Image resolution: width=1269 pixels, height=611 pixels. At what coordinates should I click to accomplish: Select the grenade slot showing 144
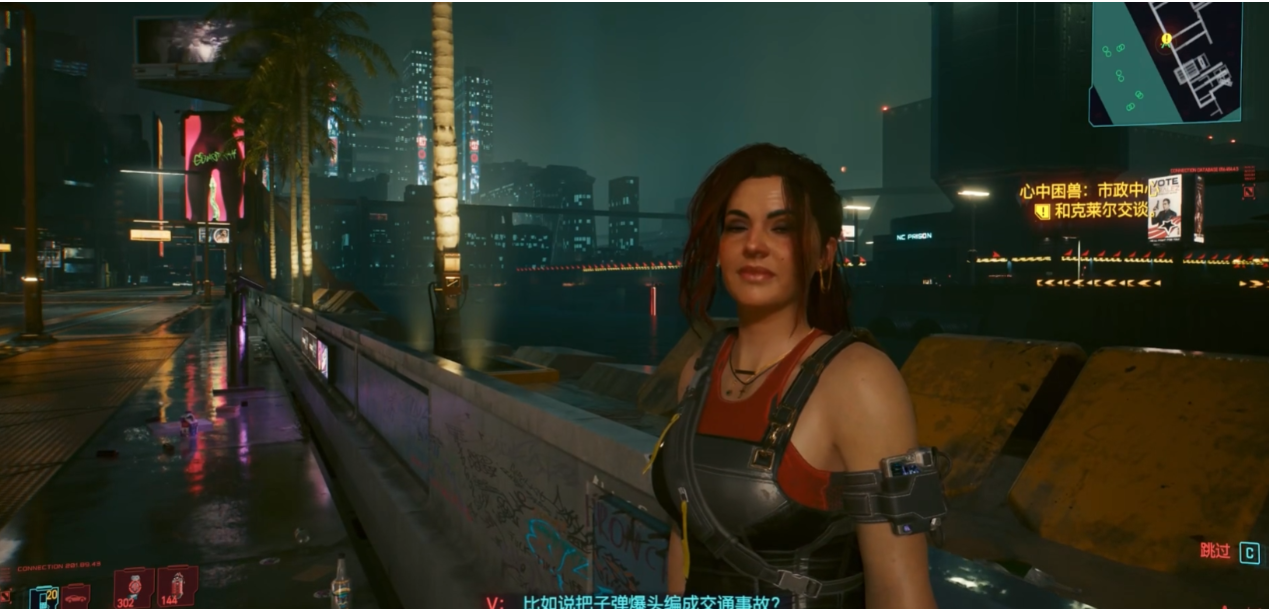click(x=177, y=586)
